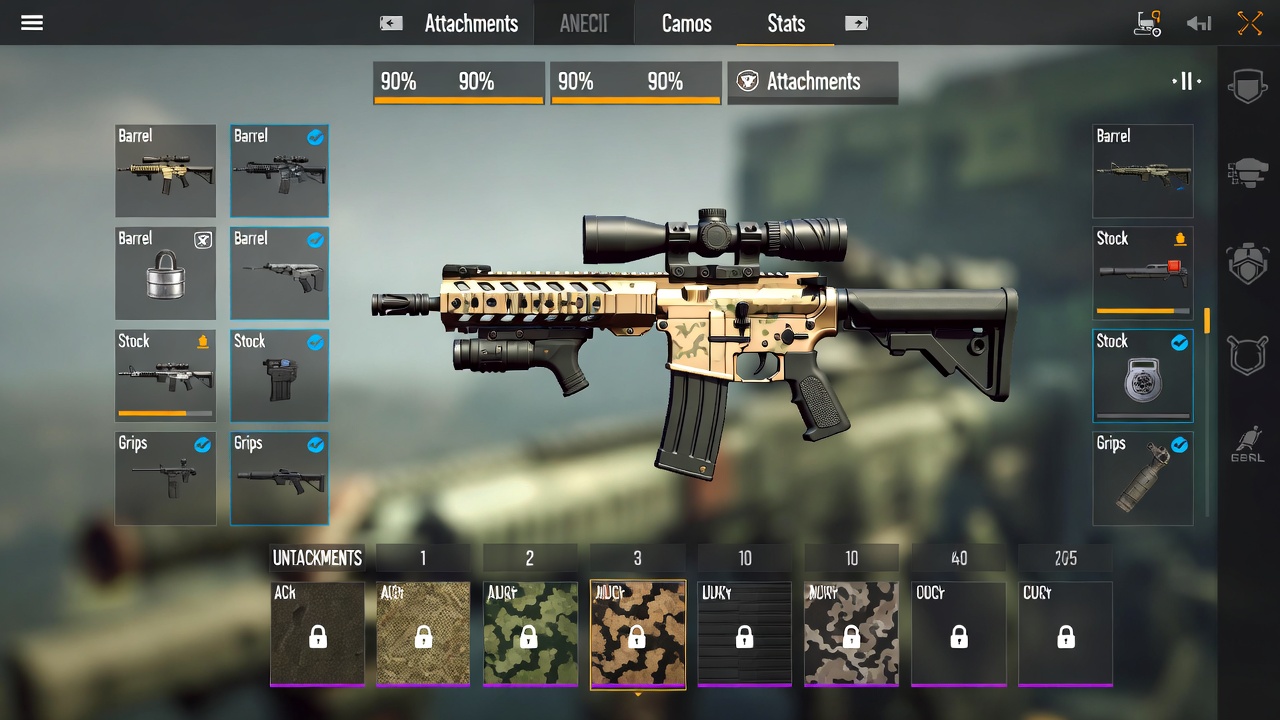Click the crossed-wrenches icon at top right
Viewport: 1280px width, 720px height.
tap(1248, 22)
